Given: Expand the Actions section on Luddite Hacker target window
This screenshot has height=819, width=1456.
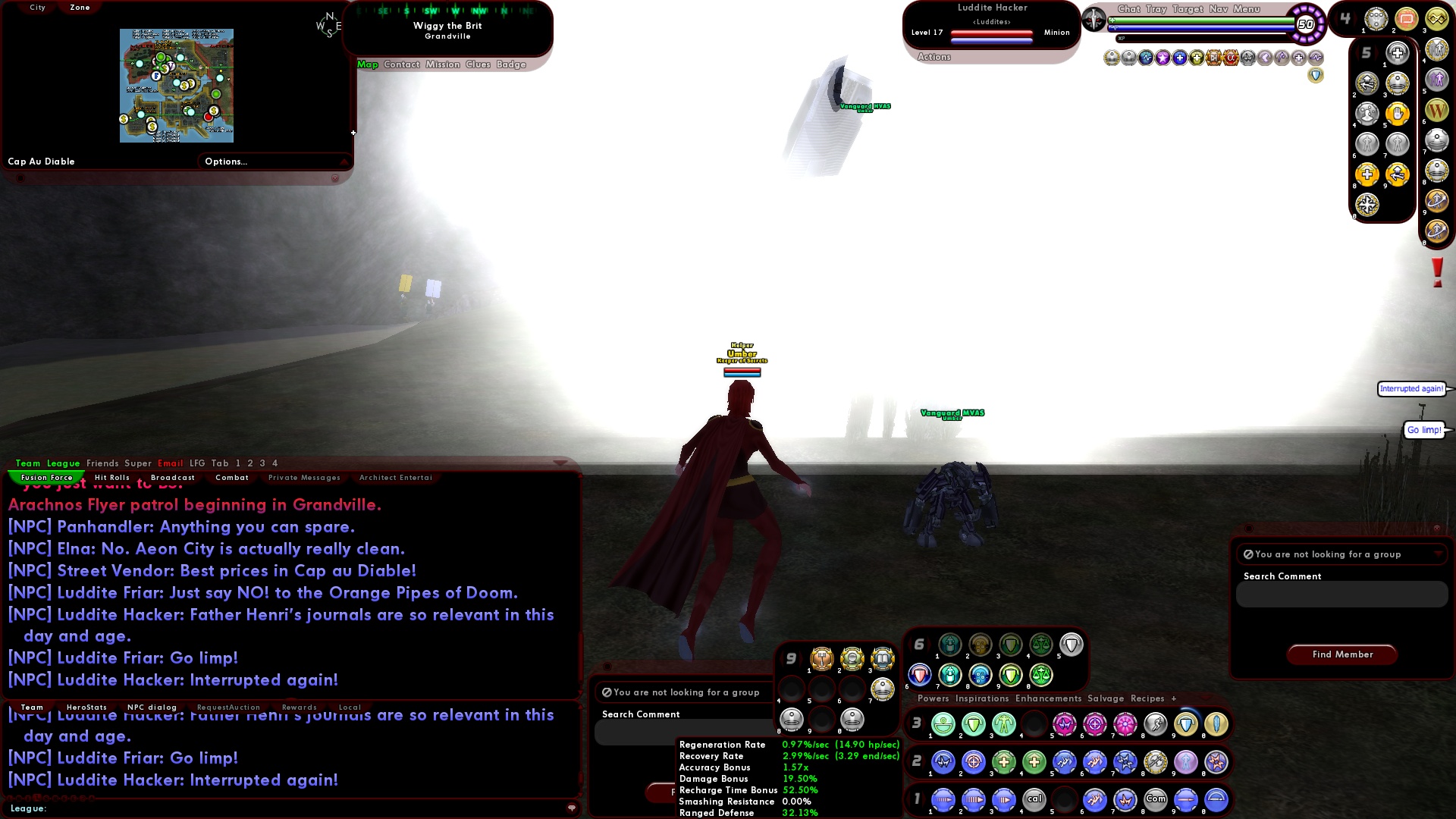Looking at the screenshot, I should point(934,56).
